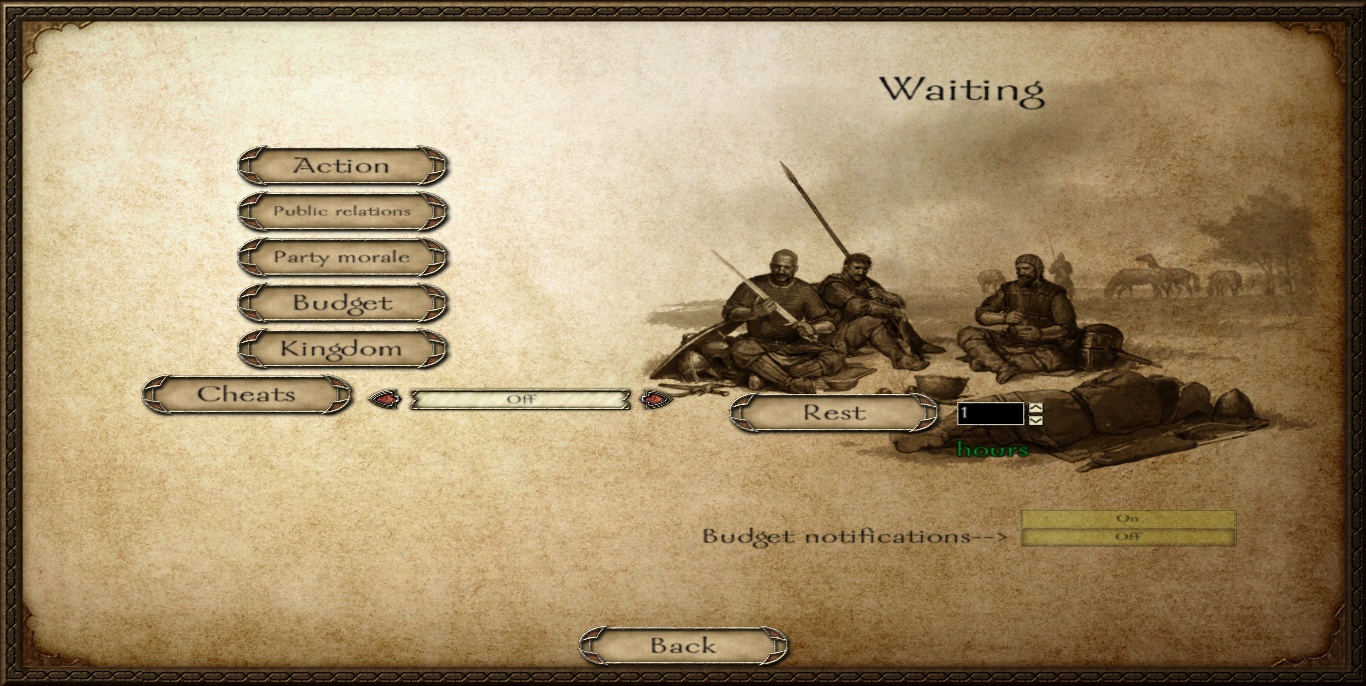Turn budget notifications On

pos(1128,519)
